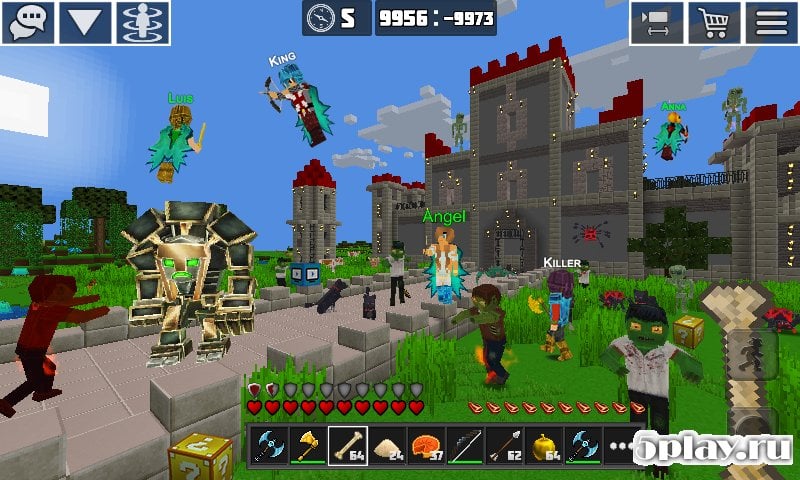This screenshot has height=480, width=800.
Task: Open the hamburger main menu
Action: pos(772,22)
